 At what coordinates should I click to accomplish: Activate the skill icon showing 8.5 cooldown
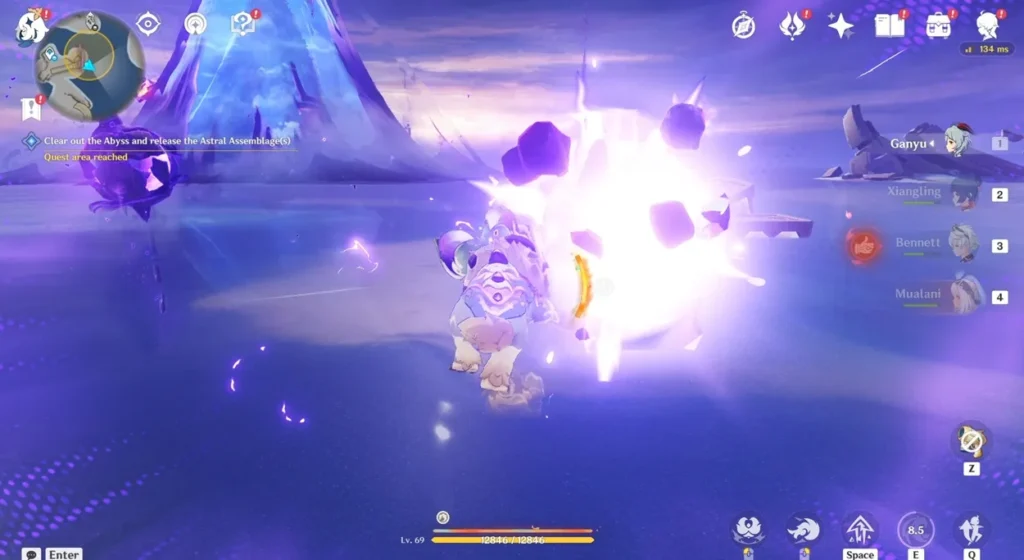click(x=915, y=530)
